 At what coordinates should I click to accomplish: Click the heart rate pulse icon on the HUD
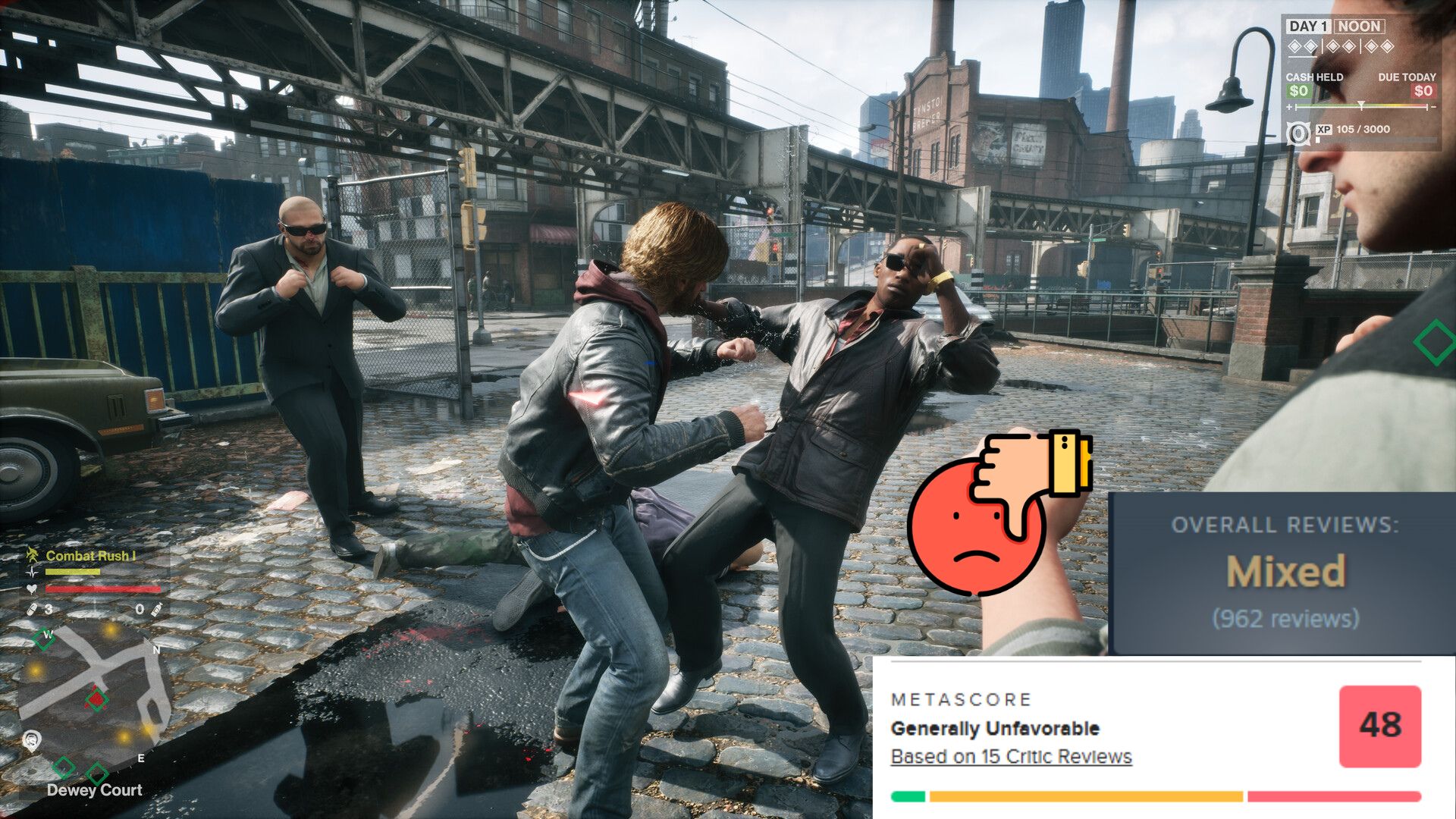click(32, 572)
